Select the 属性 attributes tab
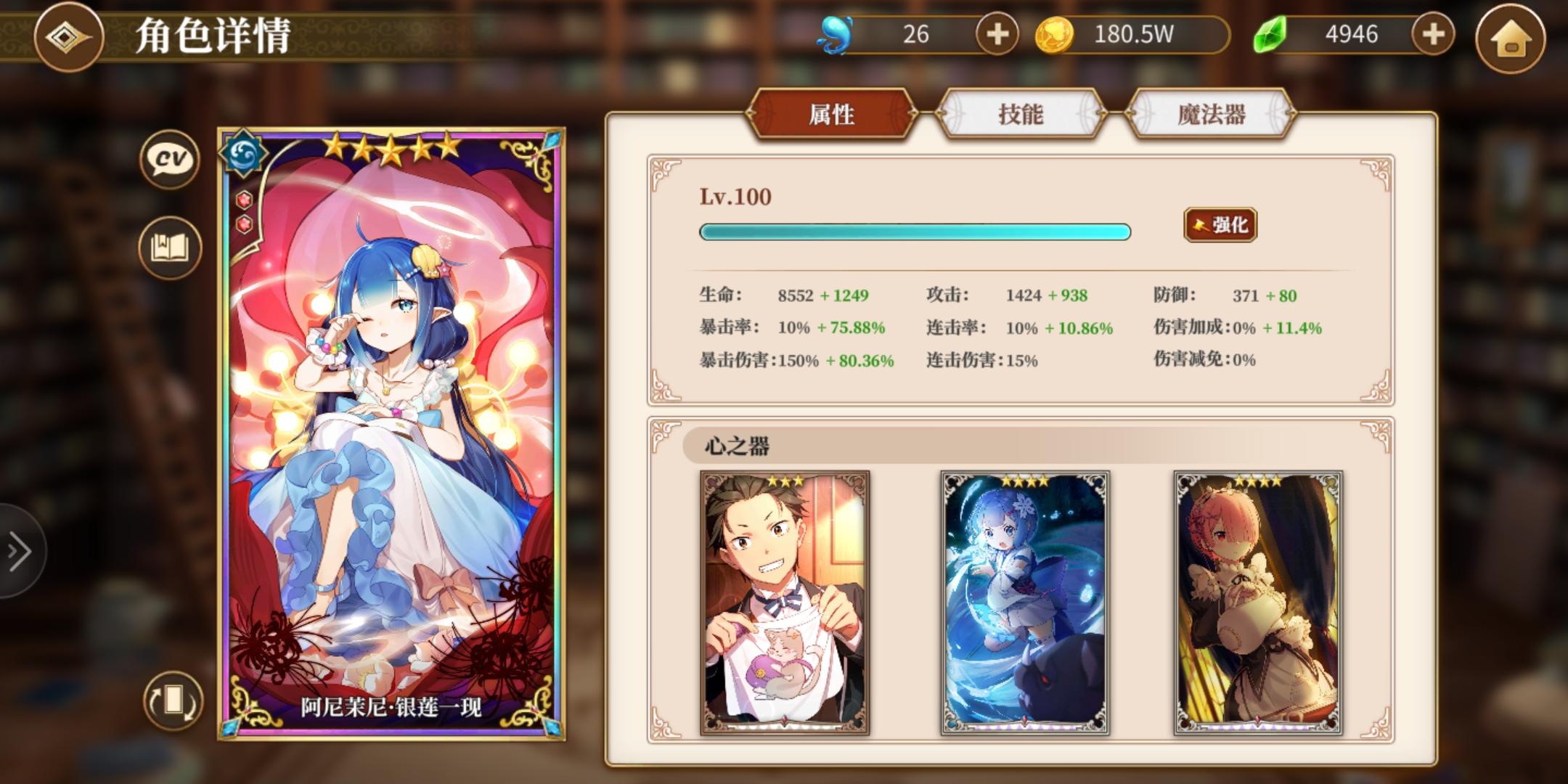Viewport: 1568px width, 784px height. 833,113
